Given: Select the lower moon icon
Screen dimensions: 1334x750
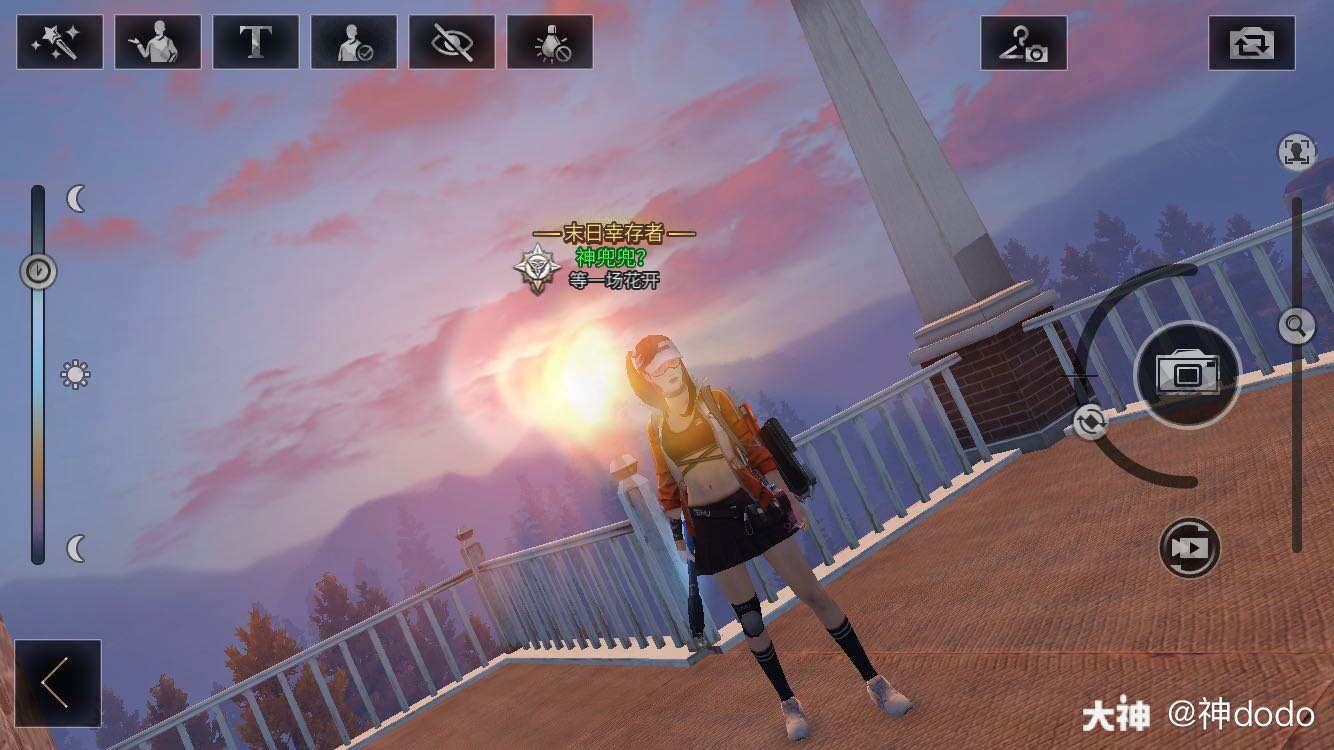Looking at the screenshot, I should point(77,548).
